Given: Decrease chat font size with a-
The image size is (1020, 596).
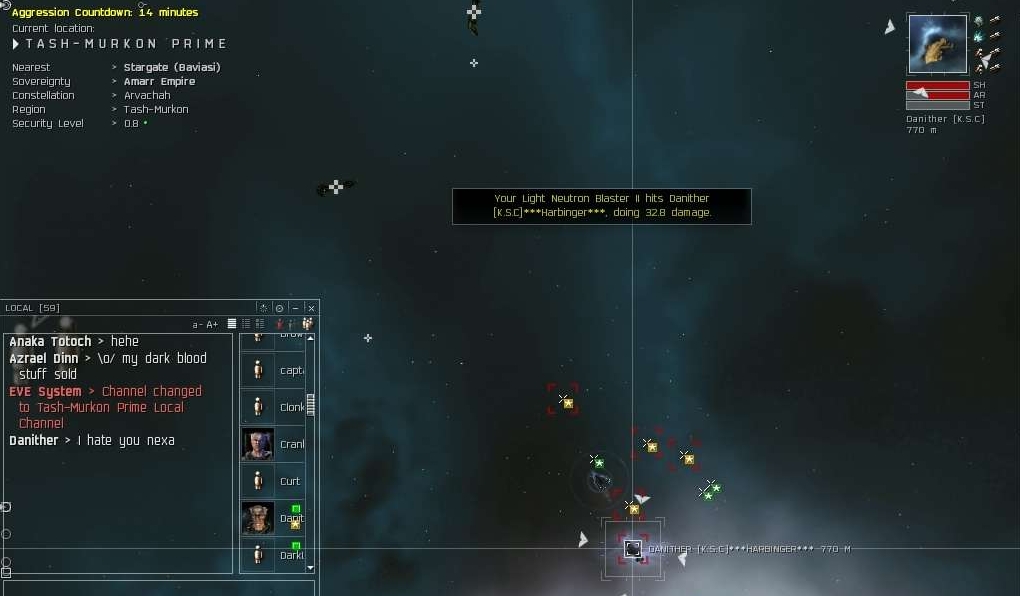Looking at the screenshot, I should point(197,324).
